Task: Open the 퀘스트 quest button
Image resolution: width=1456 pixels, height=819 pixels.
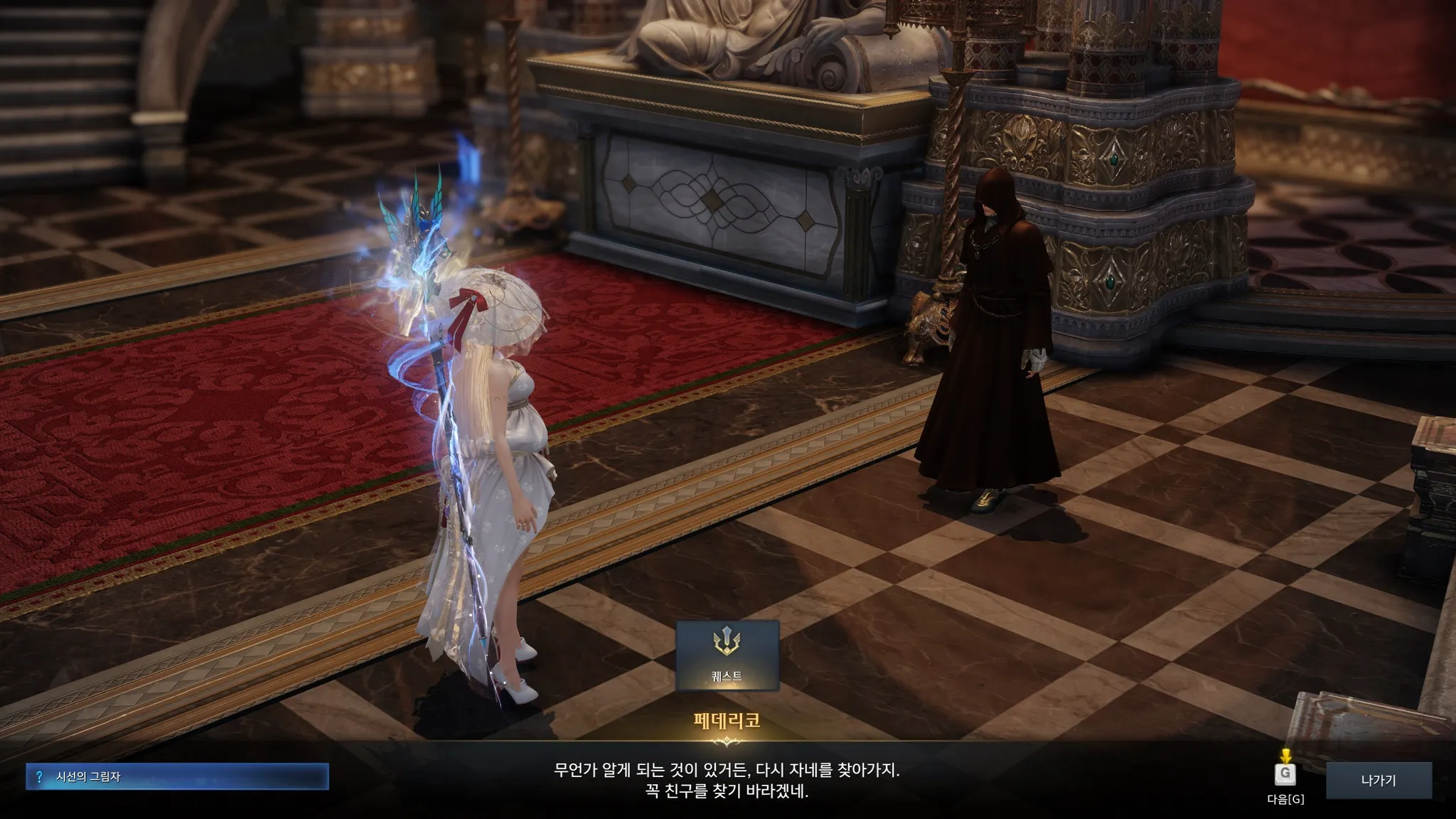Action: pos(727,655)
